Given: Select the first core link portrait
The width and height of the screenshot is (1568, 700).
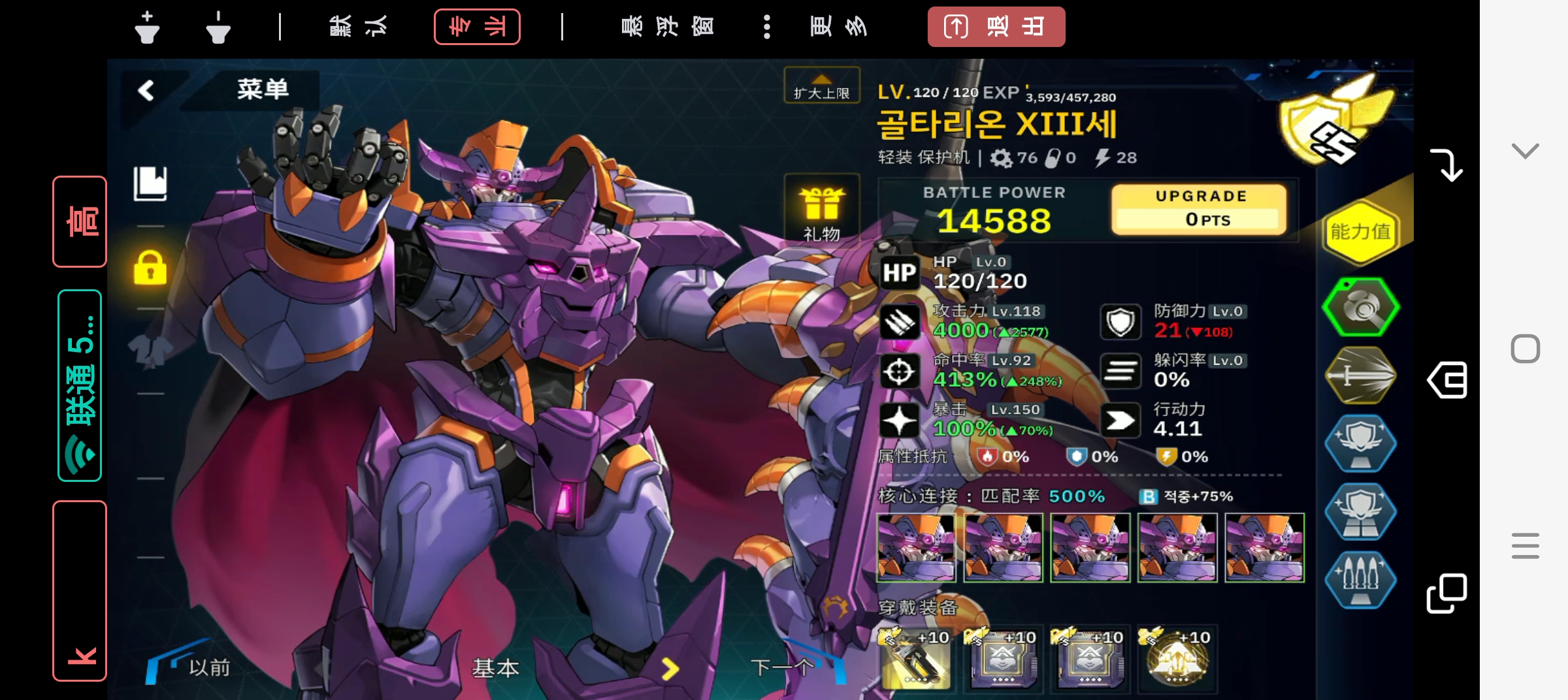Looking at the screenshot, I should pos(915,547).
